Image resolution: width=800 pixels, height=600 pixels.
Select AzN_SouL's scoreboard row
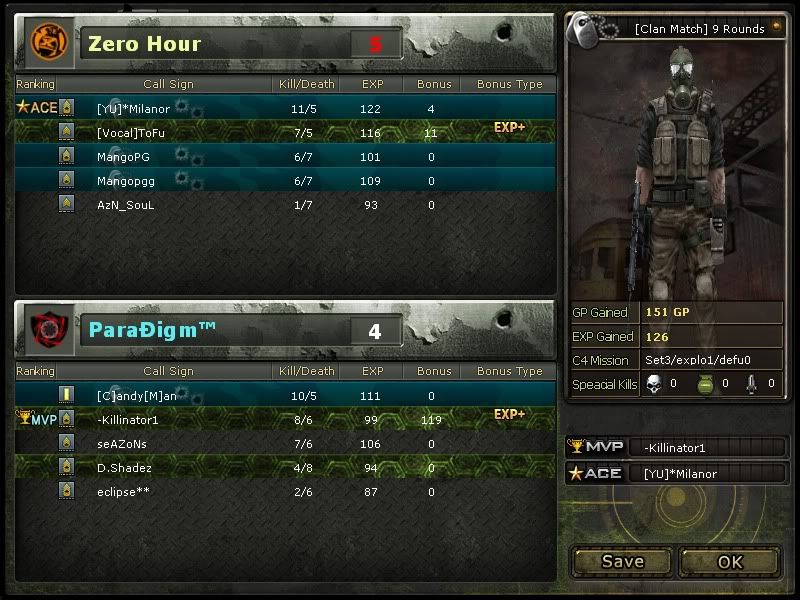pyautogui.click(x=285, y=205)
